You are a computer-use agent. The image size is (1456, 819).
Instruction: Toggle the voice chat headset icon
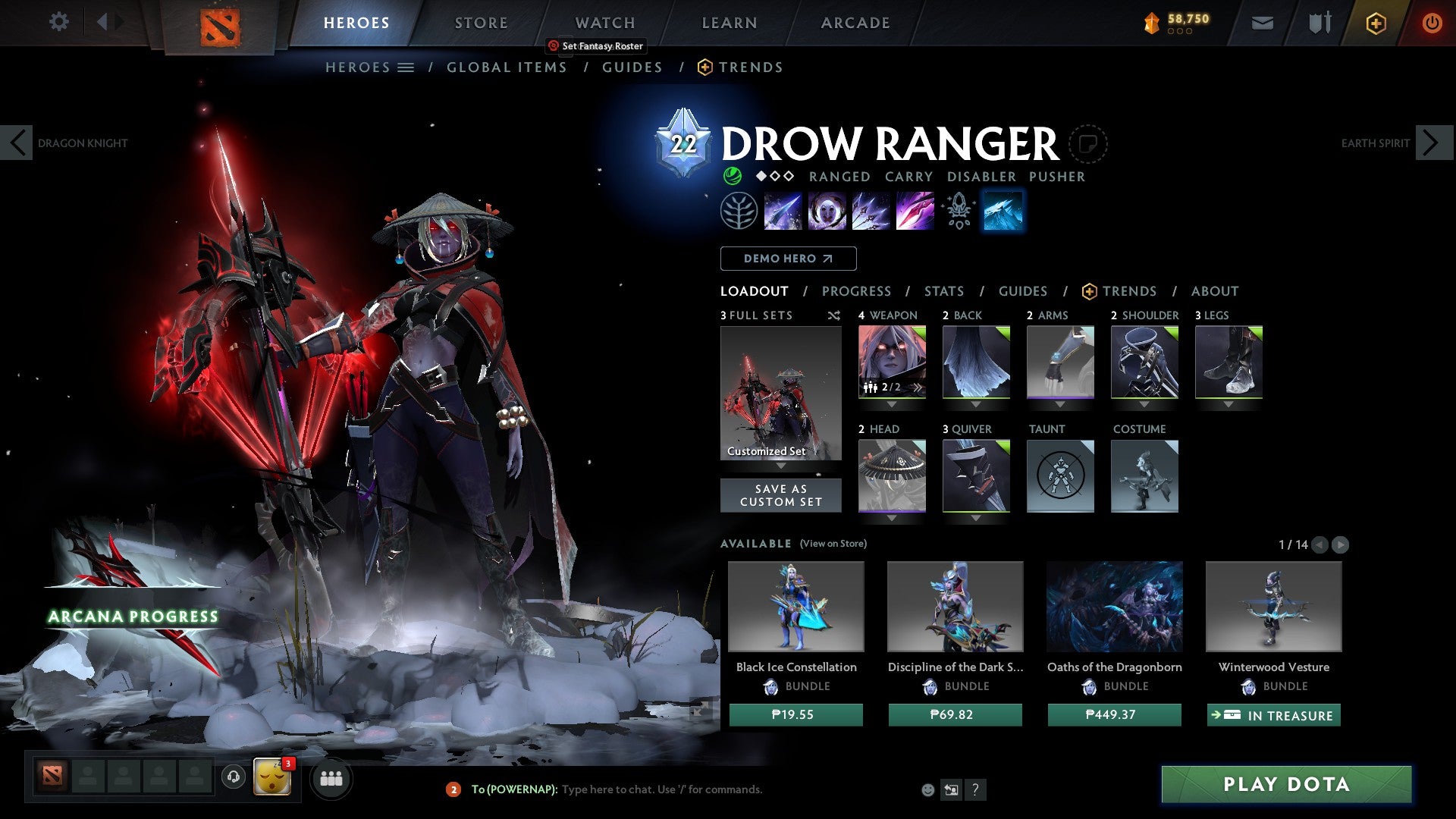click(231, 779)
